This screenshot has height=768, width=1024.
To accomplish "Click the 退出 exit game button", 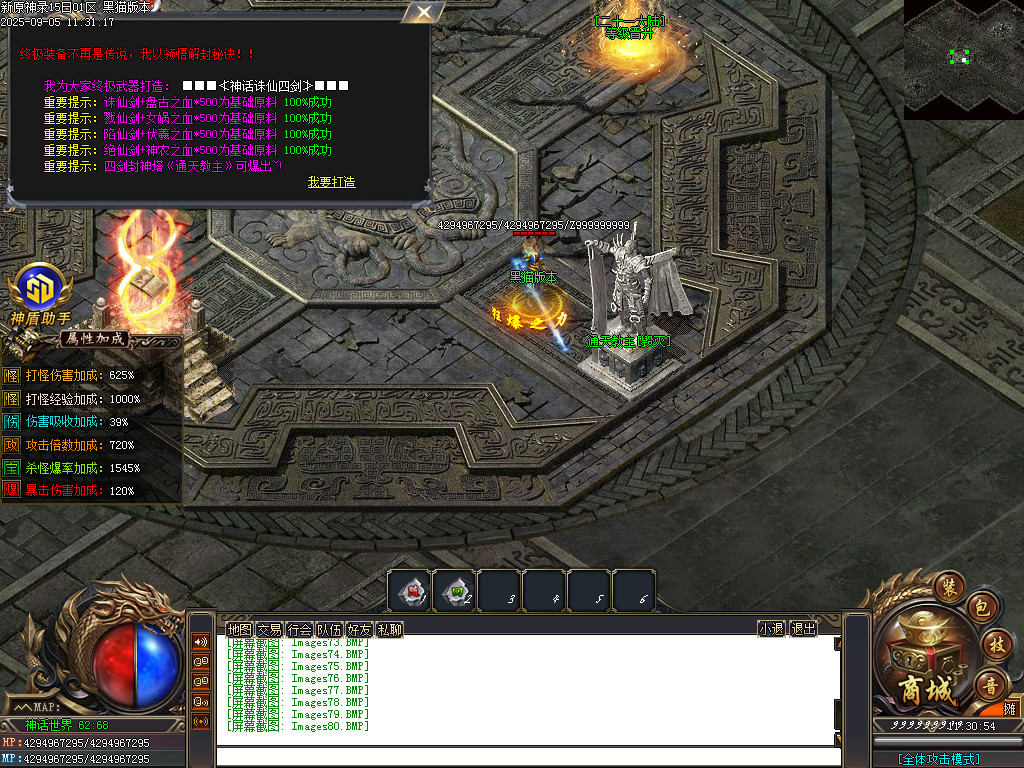I will tap(803, 629).
